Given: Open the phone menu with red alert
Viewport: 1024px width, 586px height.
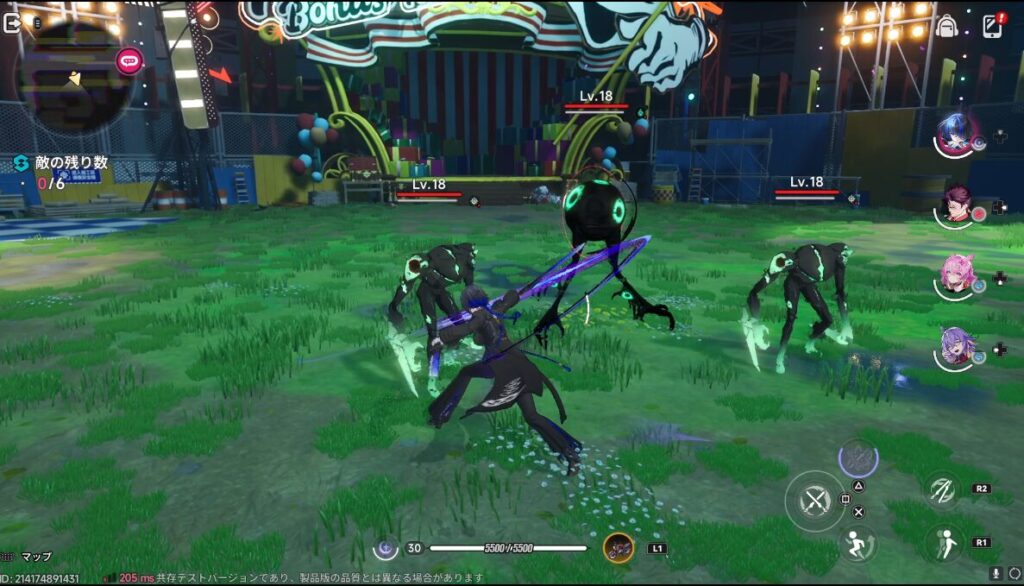Looking at the screenshot, I should point(992,25).
